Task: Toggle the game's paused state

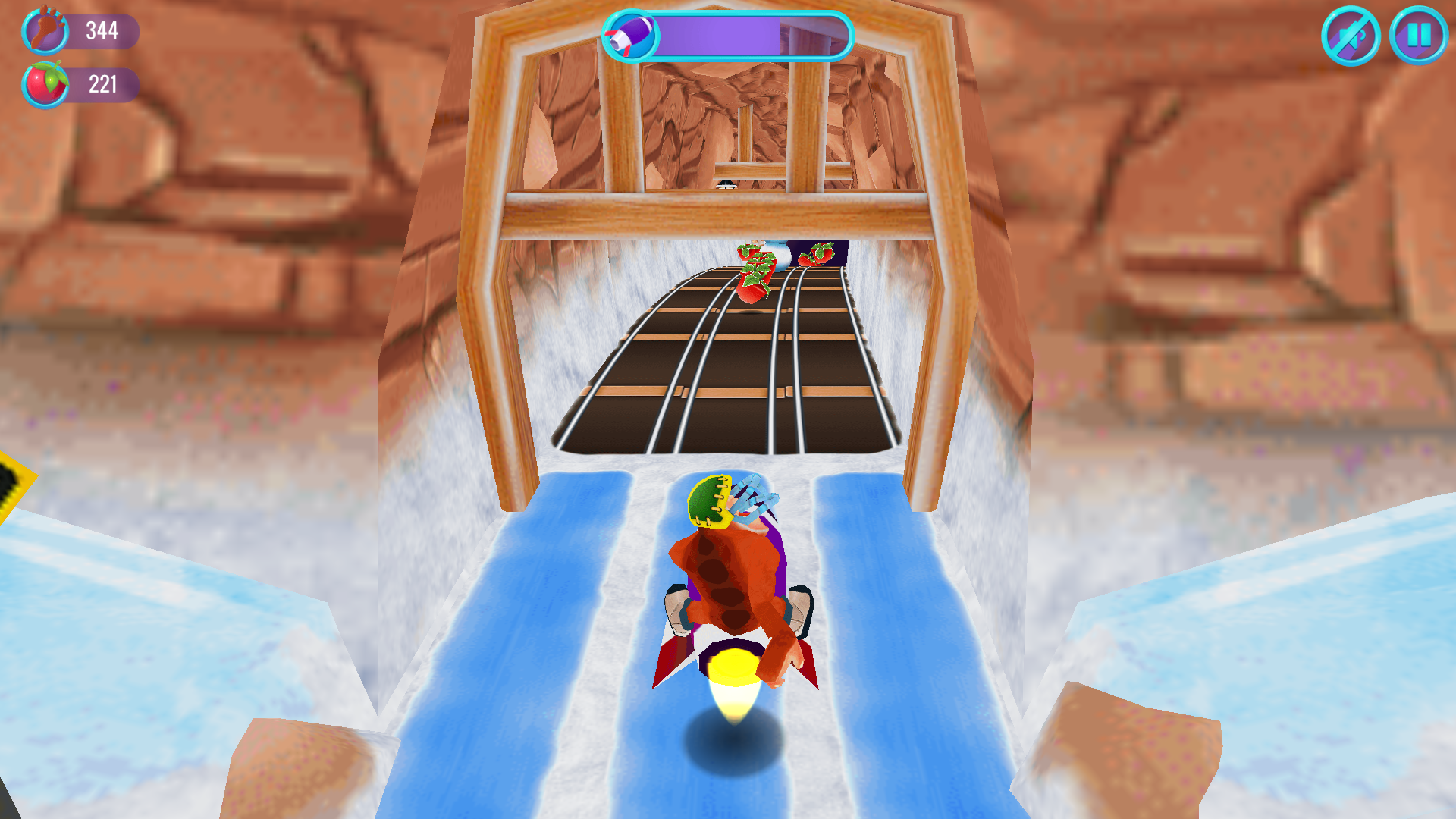Action: tap(1415, 36)
